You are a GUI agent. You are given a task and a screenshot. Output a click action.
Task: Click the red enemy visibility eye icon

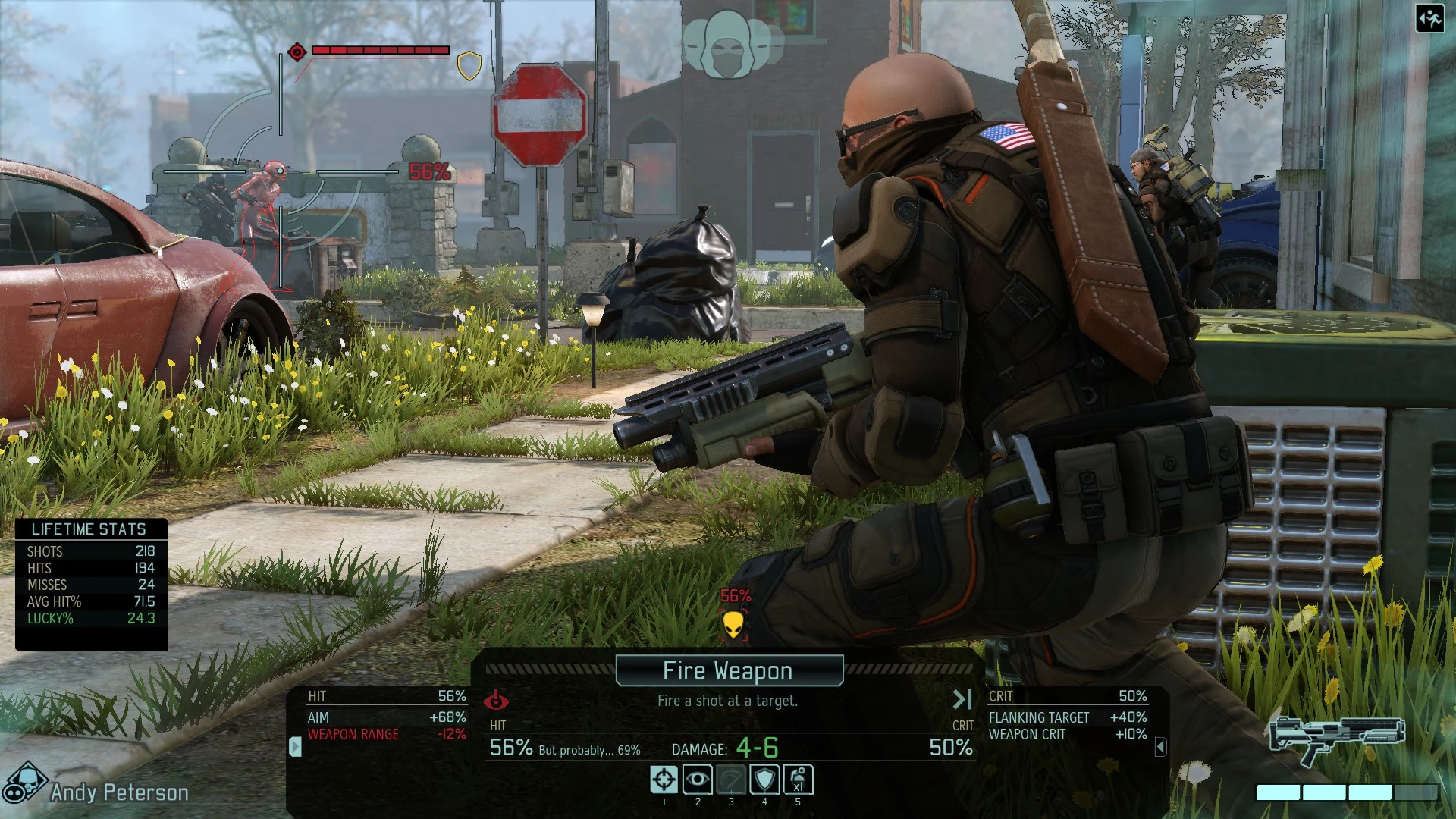pos(497,701)
